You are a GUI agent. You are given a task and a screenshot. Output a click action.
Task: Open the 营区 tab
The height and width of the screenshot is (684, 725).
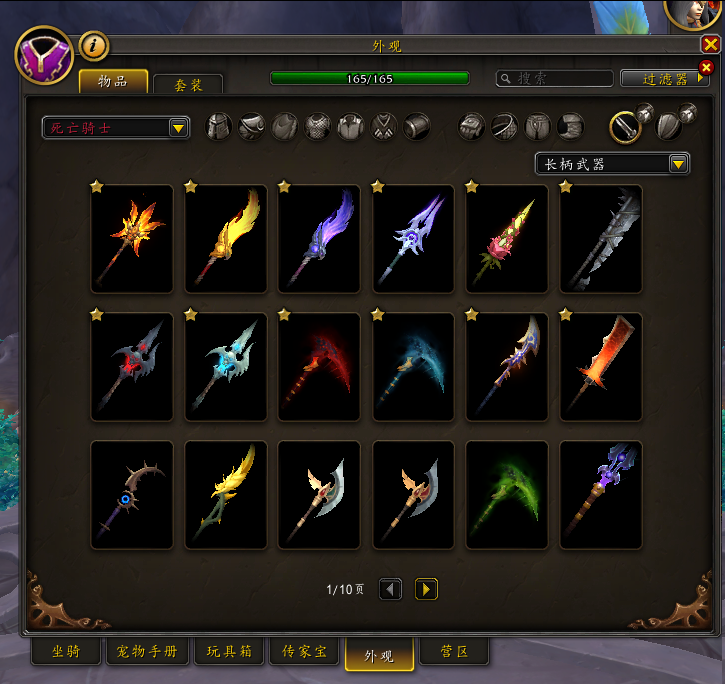pos(454,652)
